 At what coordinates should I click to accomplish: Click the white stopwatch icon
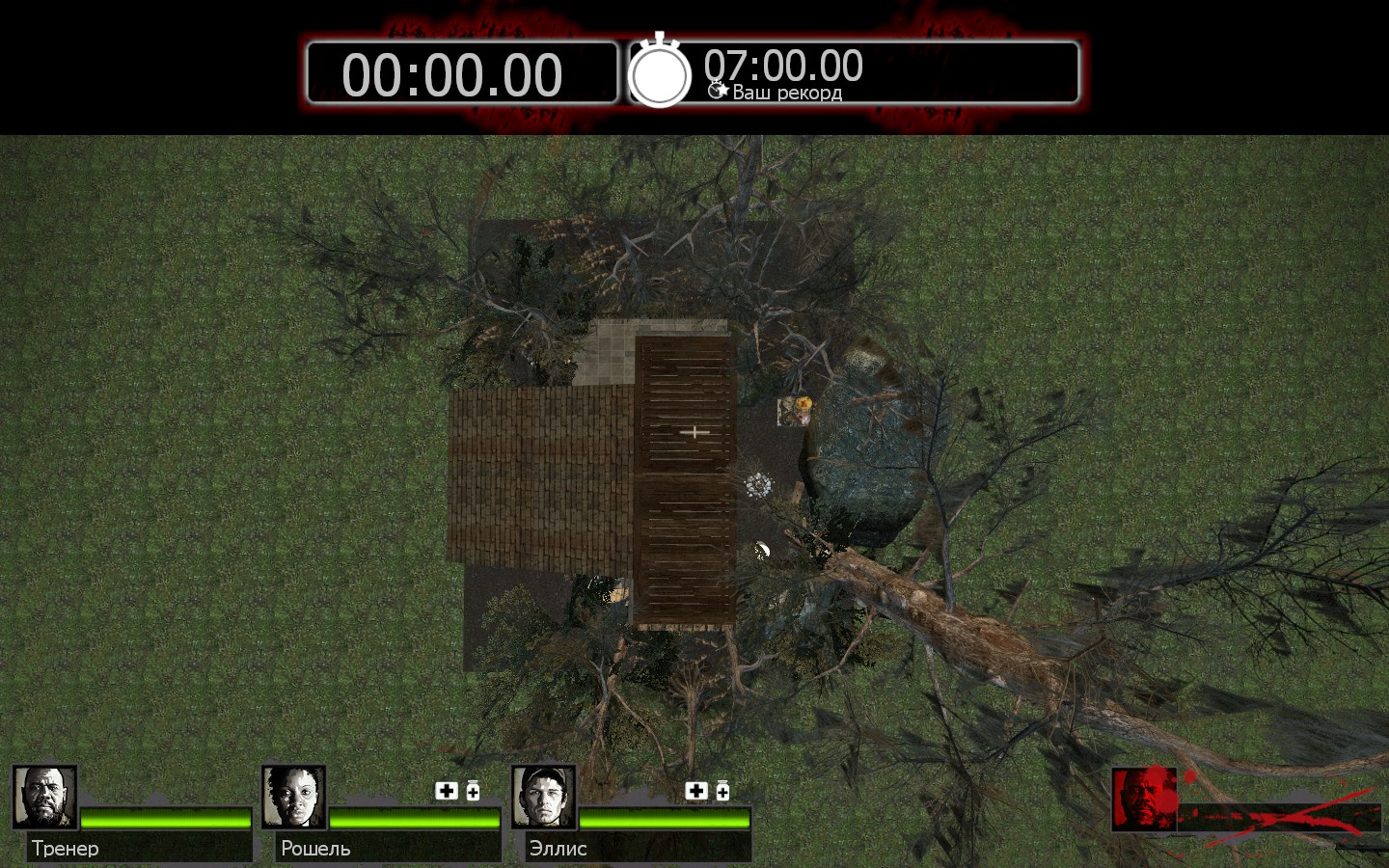tap(660, 73)
